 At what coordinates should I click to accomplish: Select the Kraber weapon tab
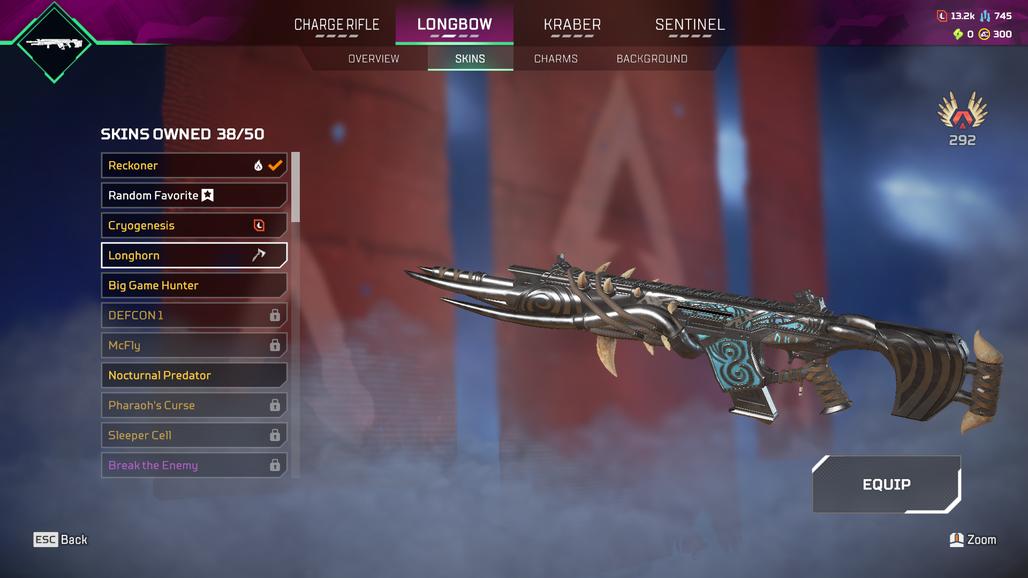(x=572, y=25)
